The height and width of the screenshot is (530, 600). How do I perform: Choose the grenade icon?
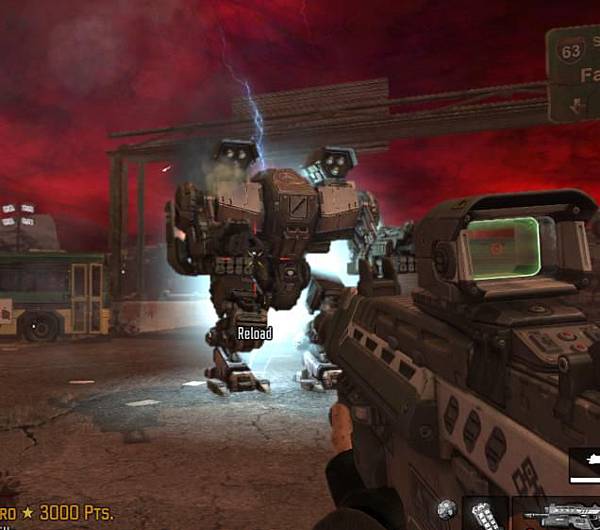pyautogui.click(x=446, y=510)
